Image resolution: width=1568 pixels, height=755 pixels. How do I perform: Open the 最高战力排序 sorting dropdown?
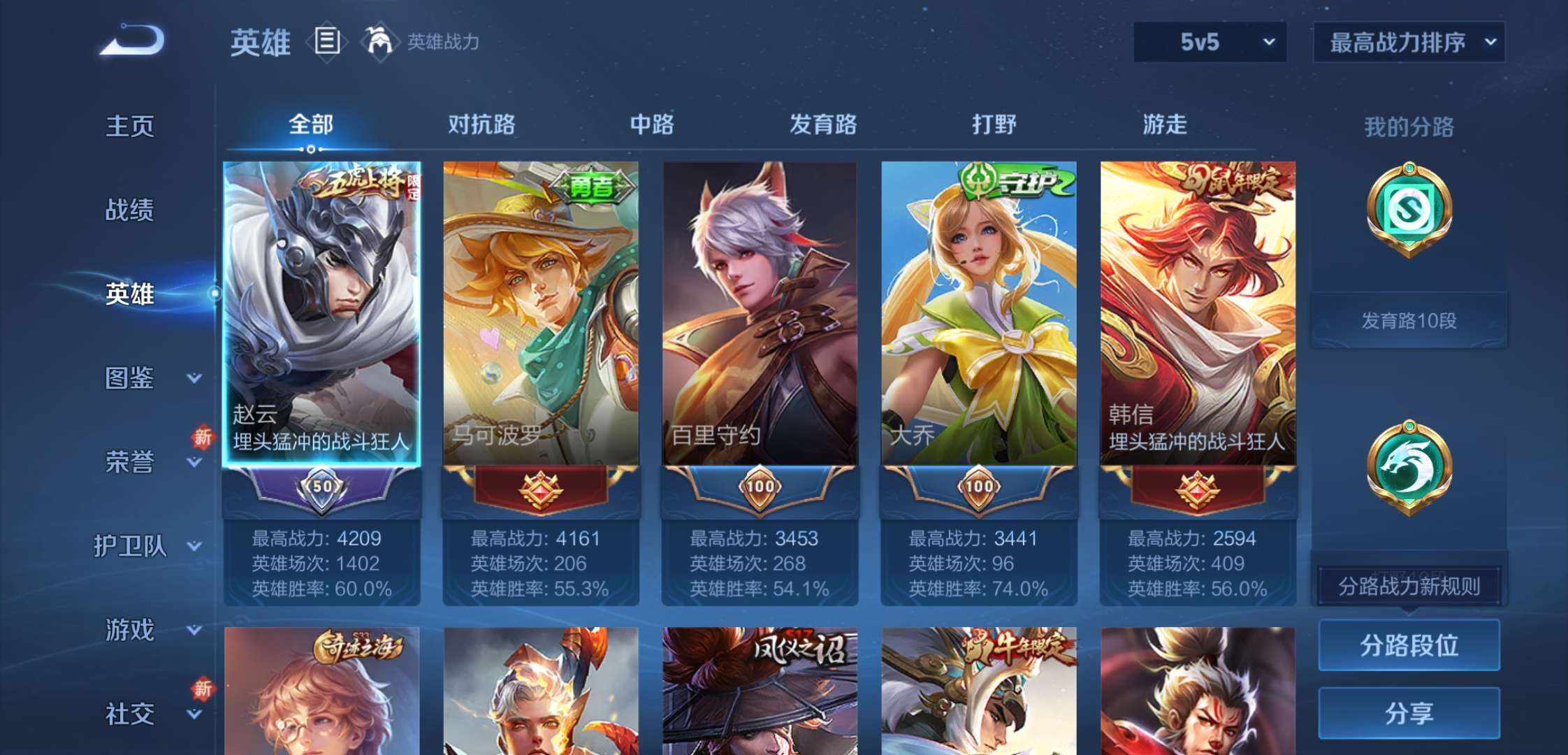coord(1408,42)
